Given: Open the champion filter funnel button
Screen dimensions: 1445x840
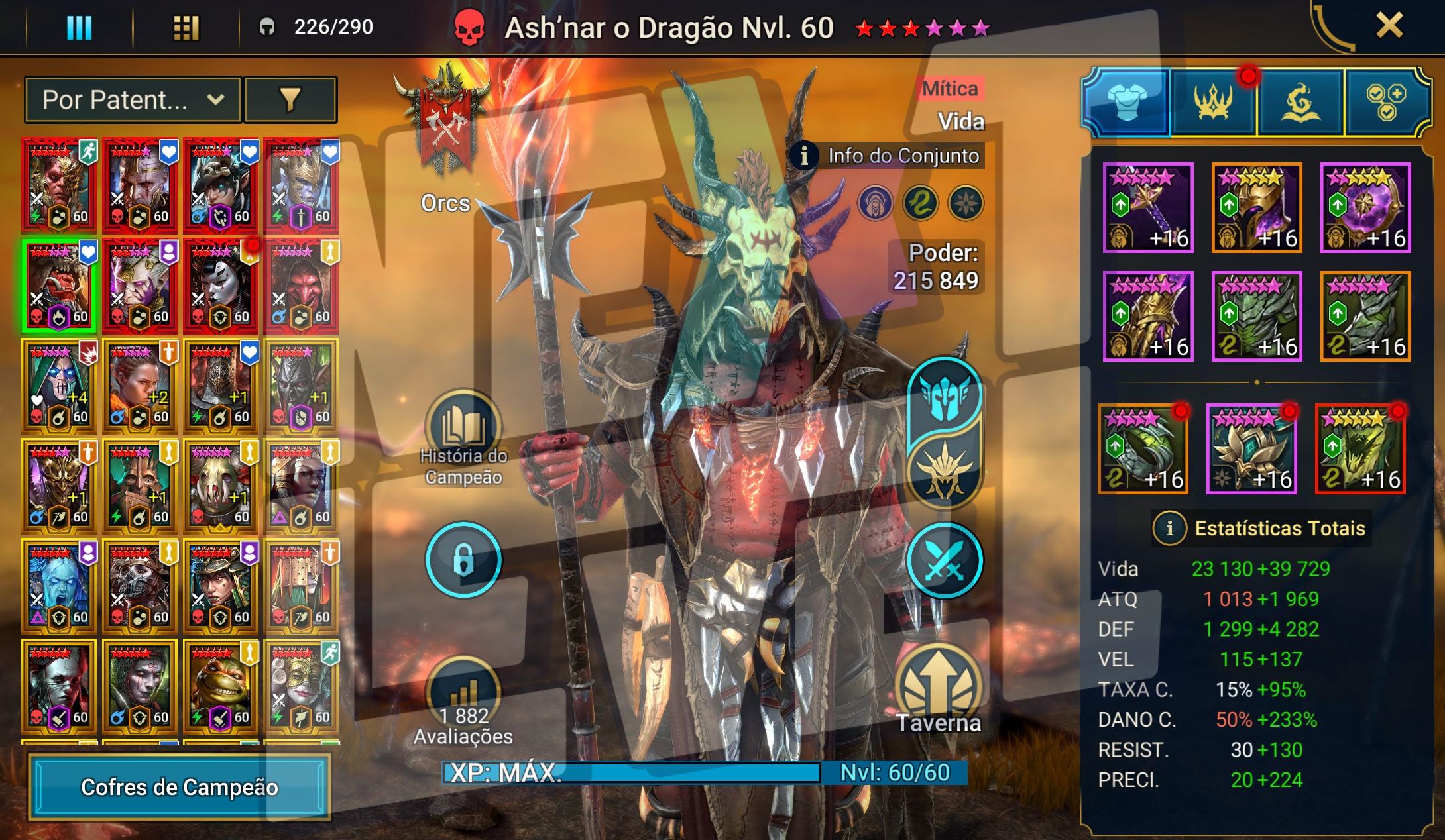Looking at the screenshot, I should [290, 100].
